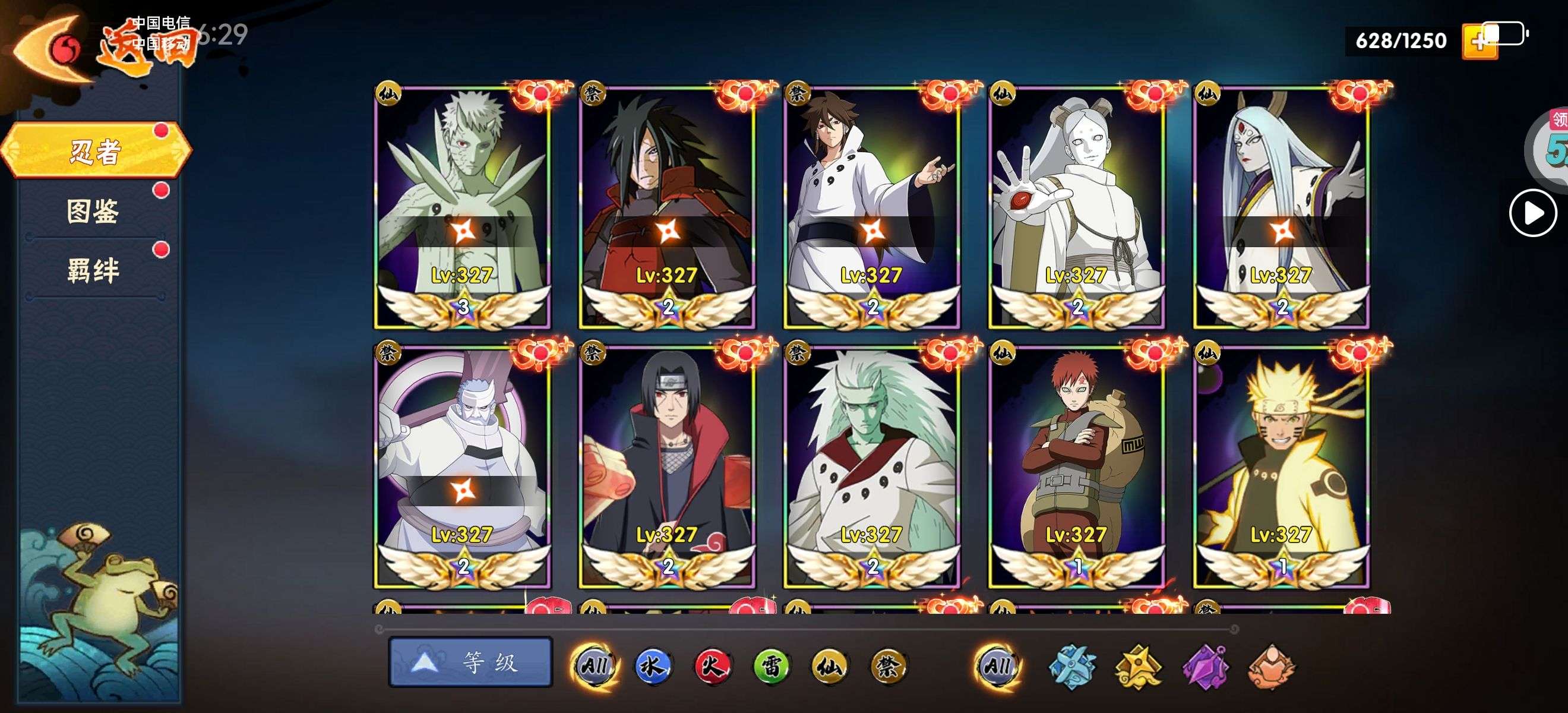This screenshot has width=1568, height=713.
Task: Filter ninjas by the 火 fire element
Action: tap(712, 665)
